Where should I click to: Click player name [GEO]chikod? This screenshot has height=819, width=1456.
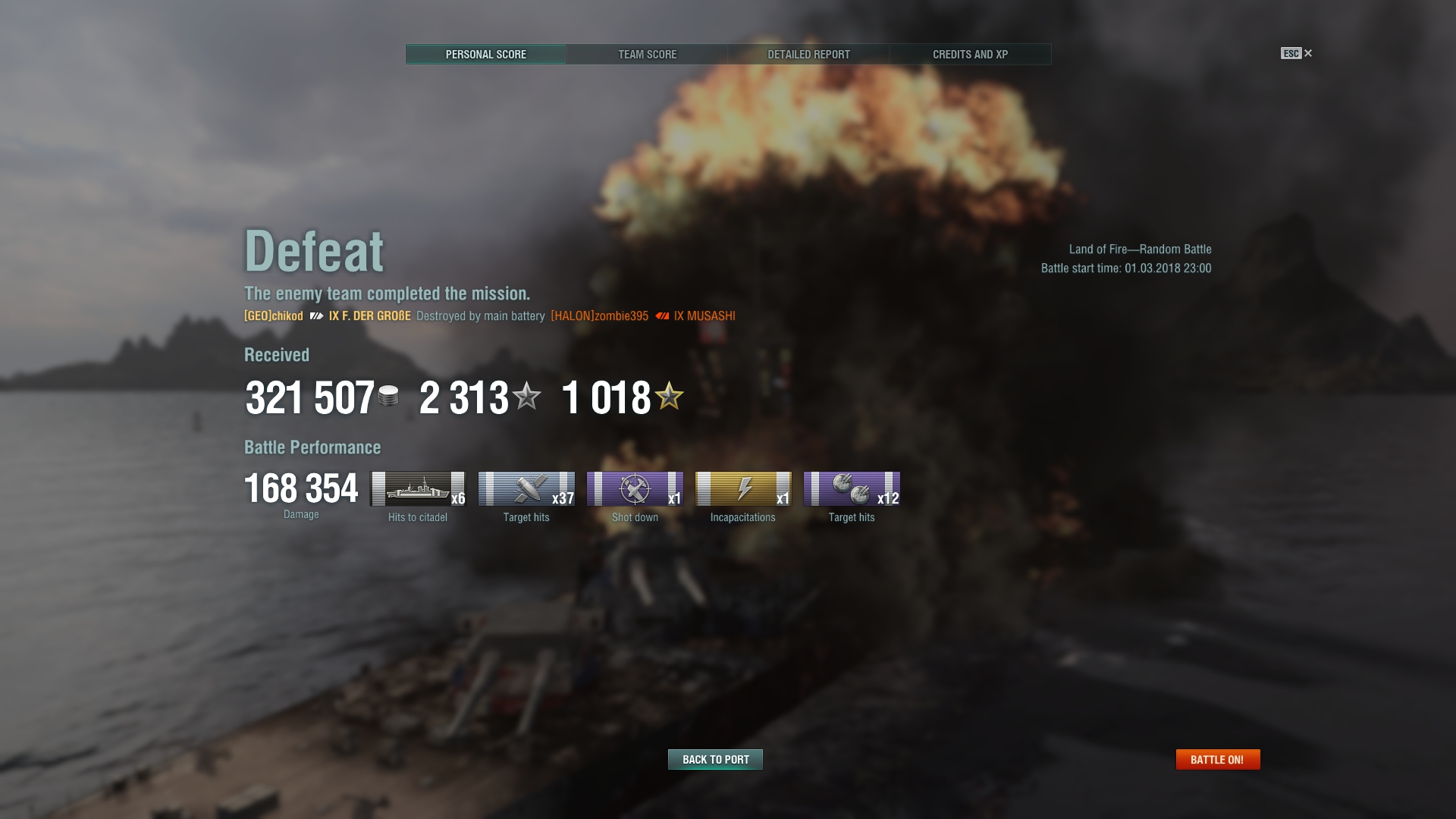[x=273, y=316]
